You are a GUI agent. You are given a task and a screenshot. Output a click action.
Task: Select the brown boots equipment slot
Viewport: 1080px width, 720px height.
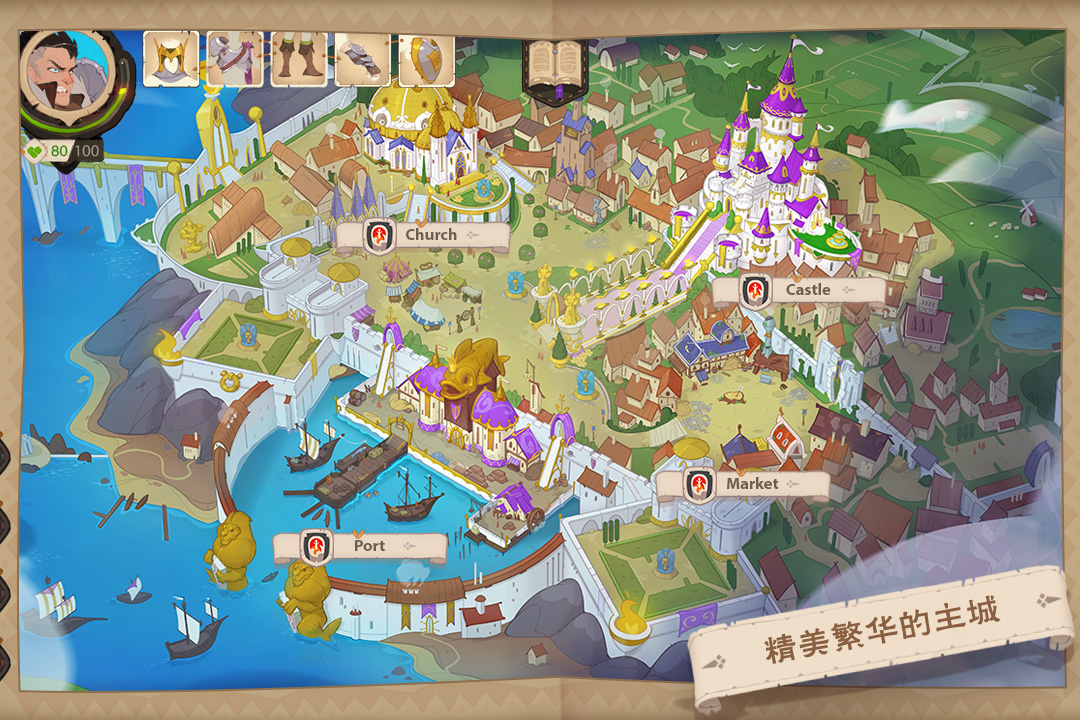click(299, 59)
